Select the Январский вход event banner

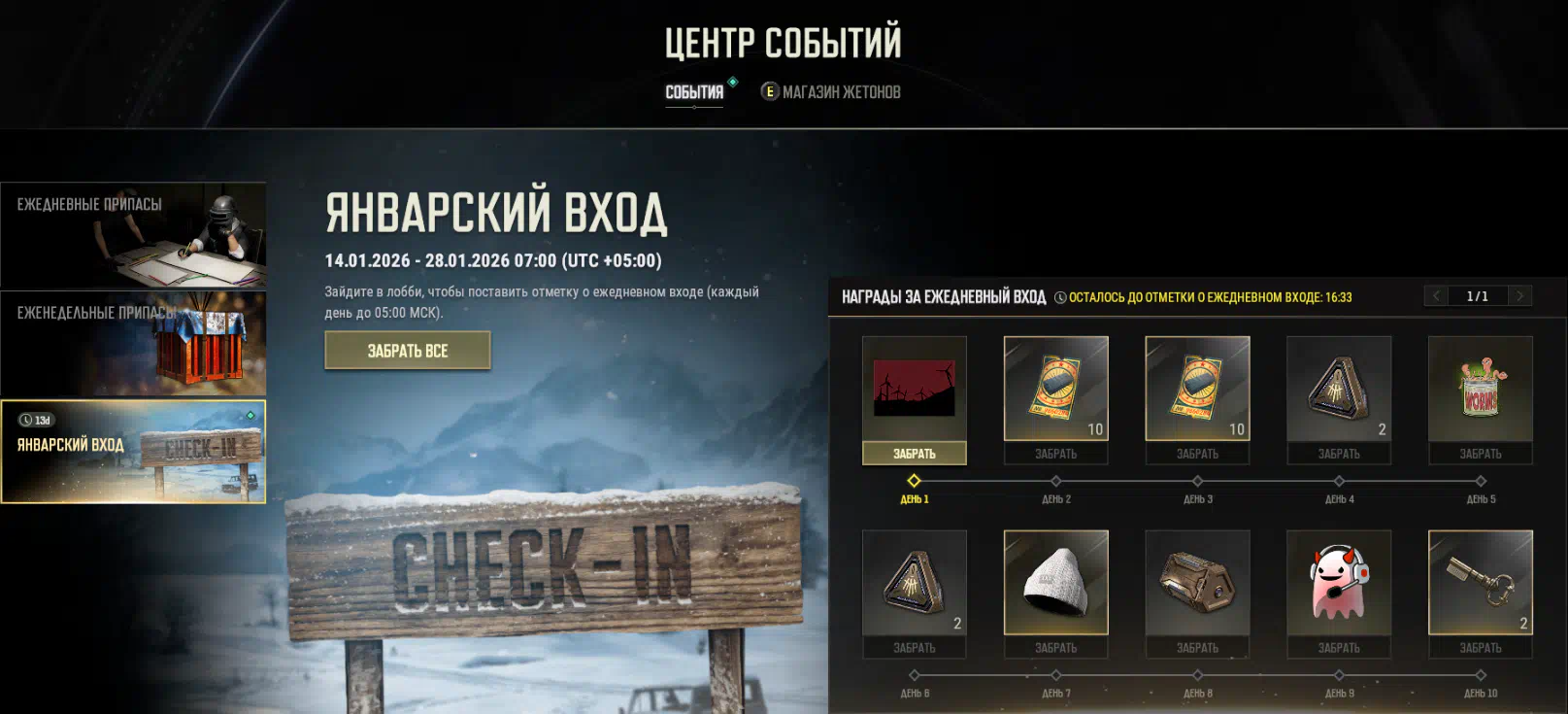[133, 452]
